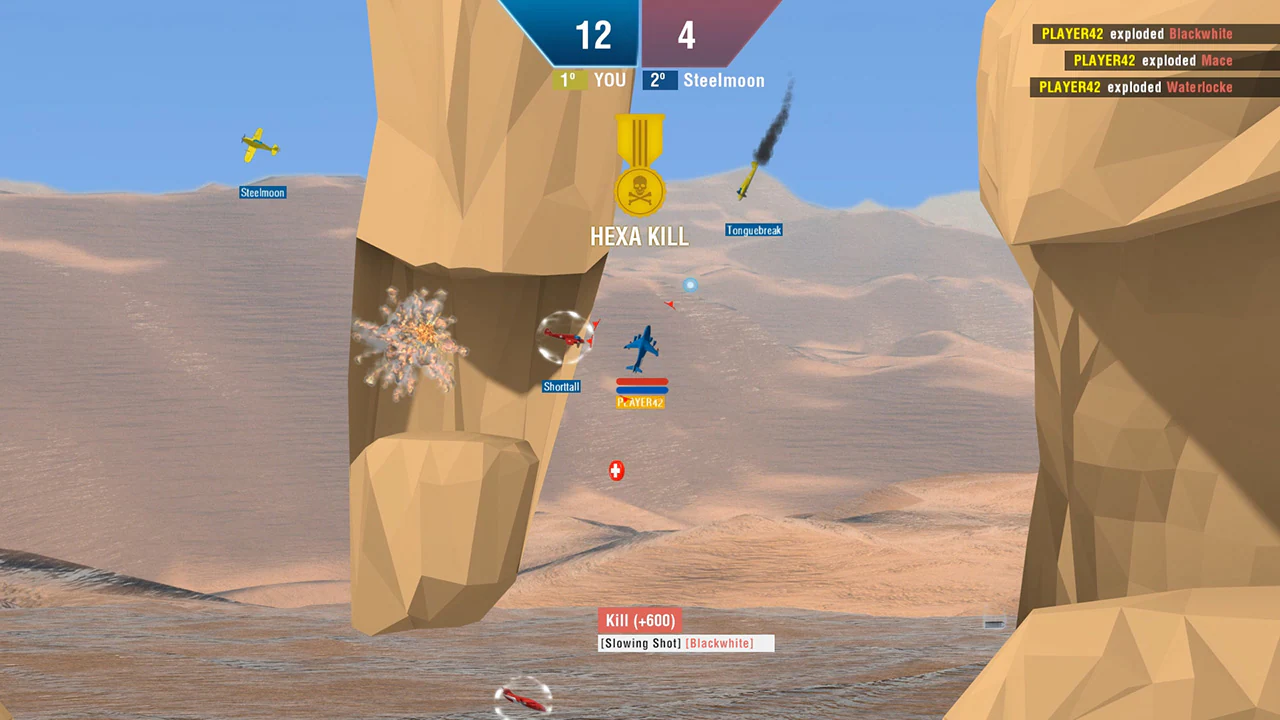1280x720 pixels.
Task: Click the small red arrow projectile
Action: point(671,304)
